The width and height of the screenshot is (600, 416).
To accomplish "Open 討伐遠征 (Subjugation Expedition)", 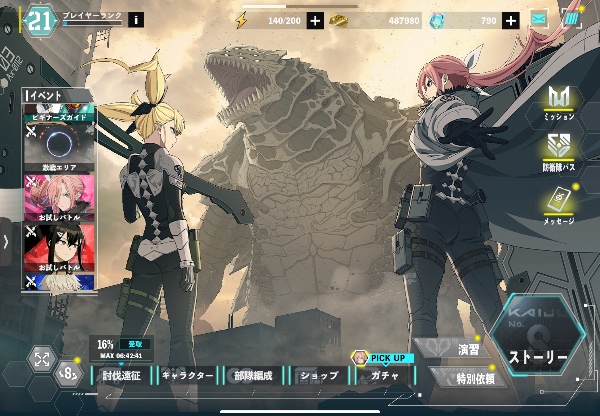I will point(126,377).
